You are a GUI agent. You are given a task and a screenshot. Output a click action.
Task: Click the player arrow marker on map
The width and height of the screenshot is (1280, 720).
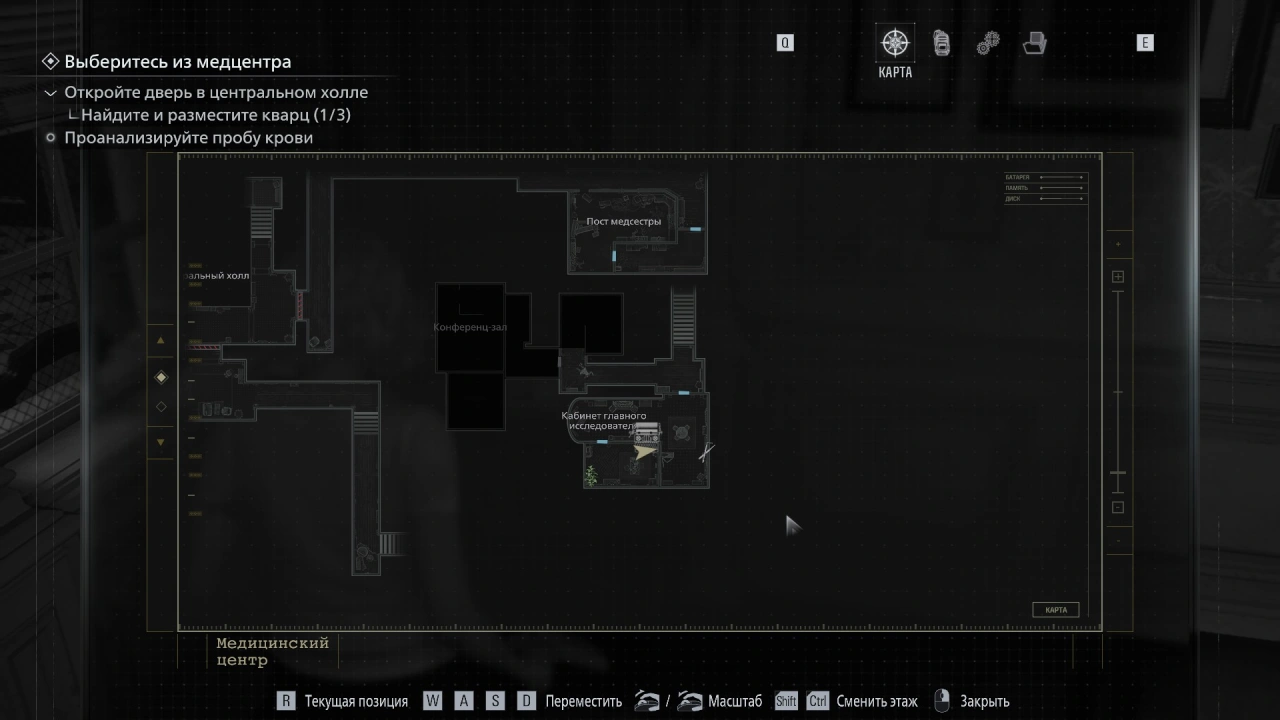pos(645,452)
